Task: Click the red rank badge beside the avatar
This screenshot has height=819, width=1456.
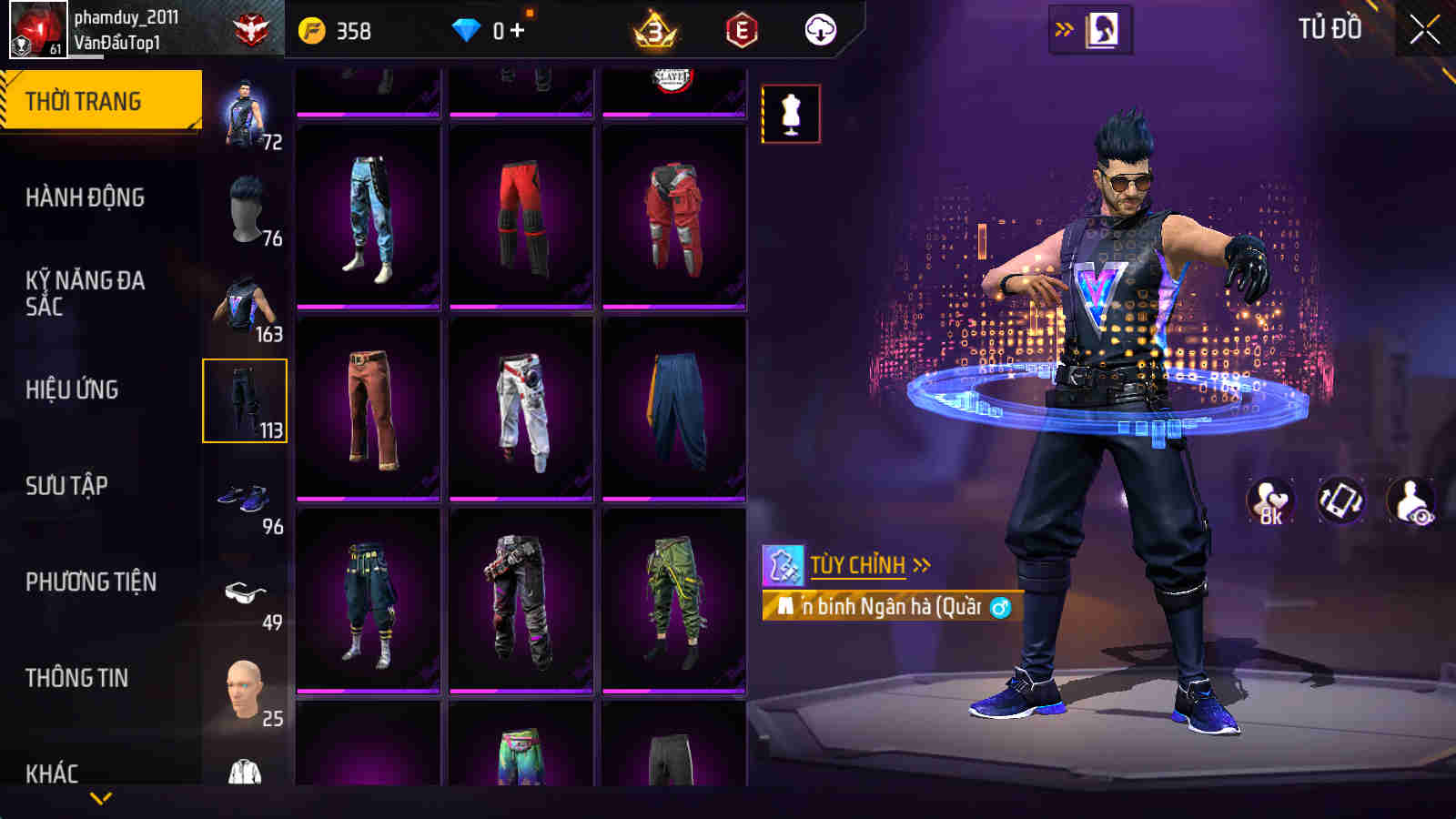Action: (253, 26)
